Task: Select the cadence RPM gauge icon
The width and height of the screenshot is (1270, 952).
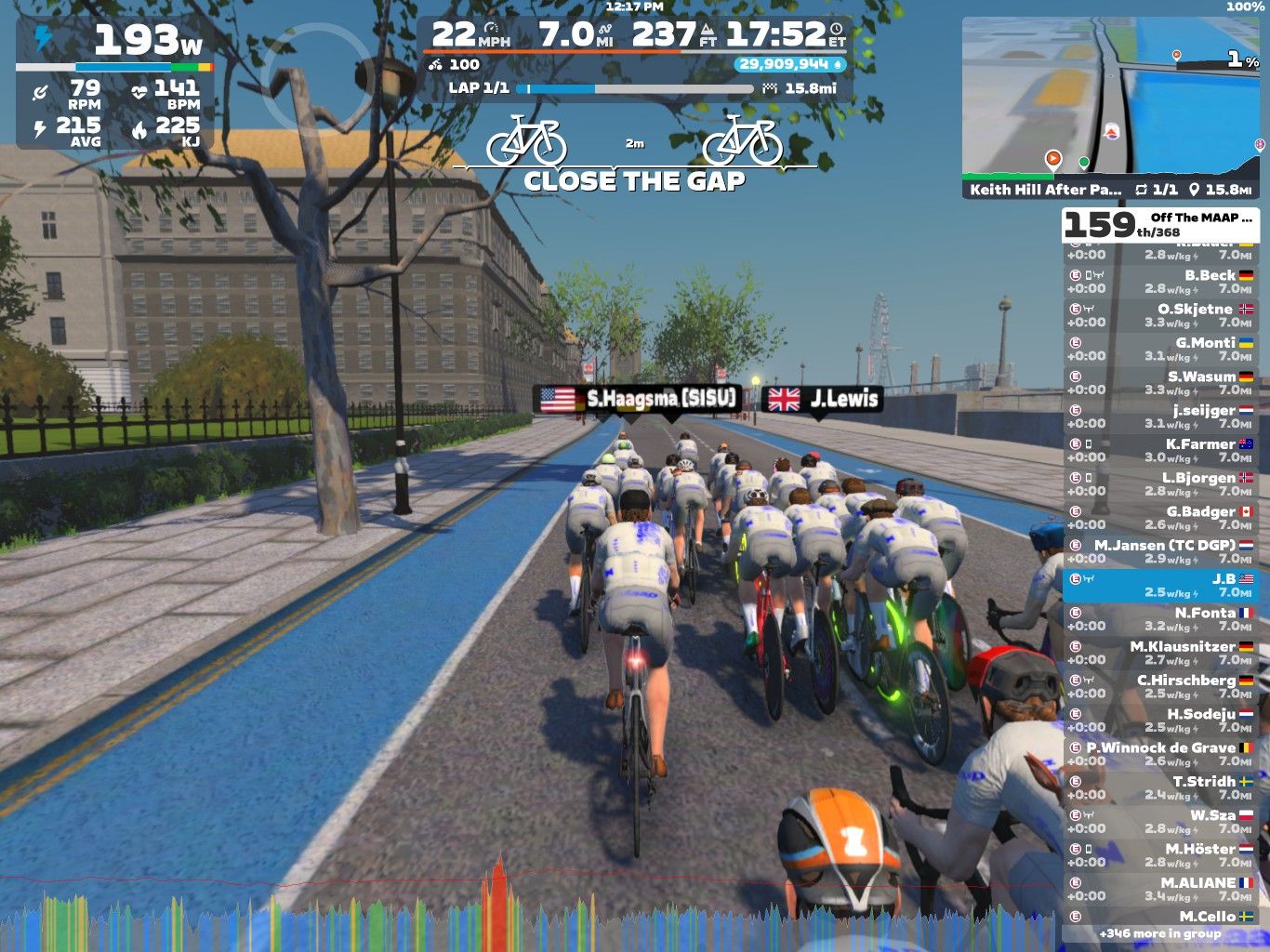Action: coord(39,90)
